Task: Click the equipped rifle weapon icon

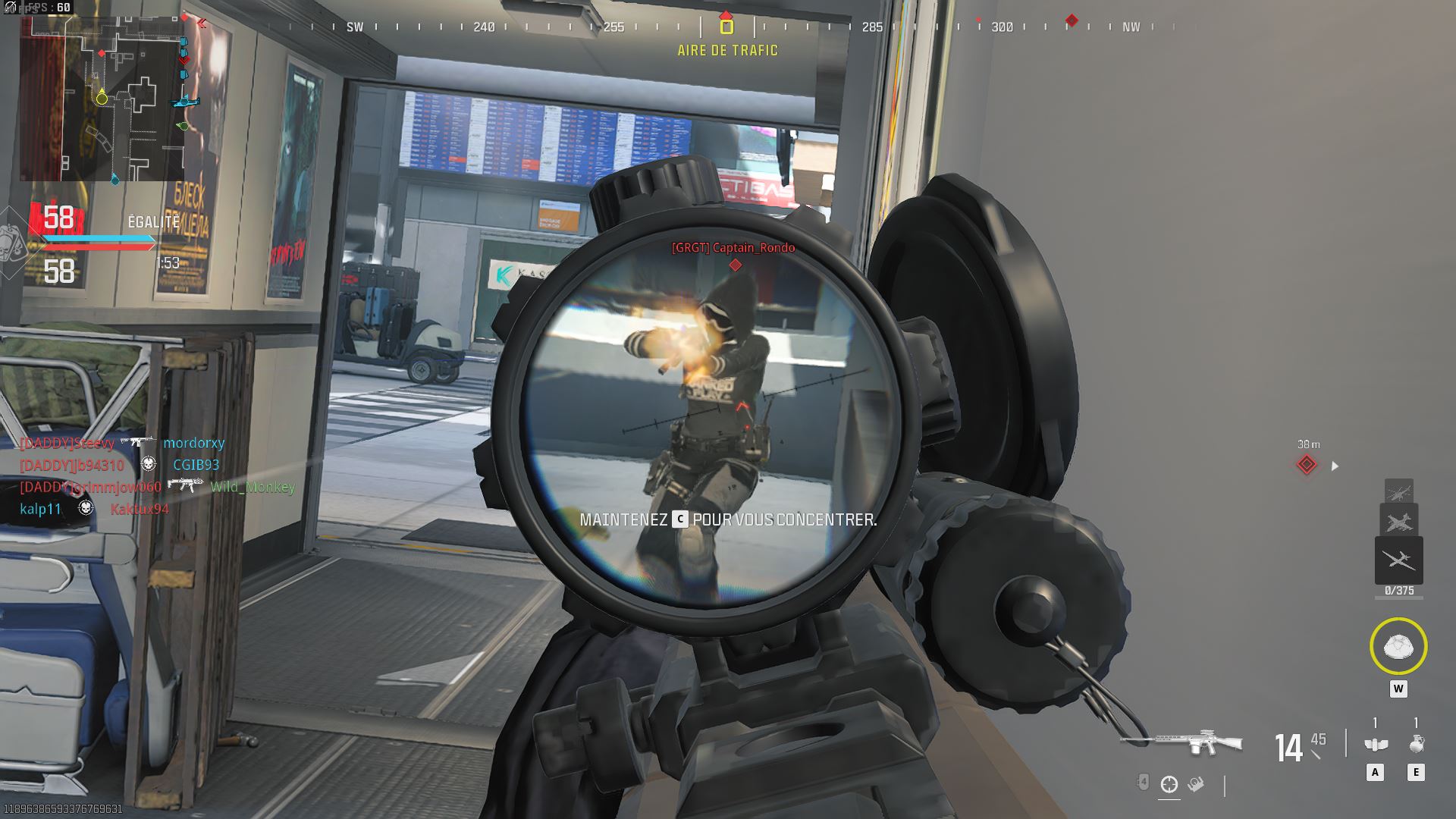Action: click(x=1181, y=741)
